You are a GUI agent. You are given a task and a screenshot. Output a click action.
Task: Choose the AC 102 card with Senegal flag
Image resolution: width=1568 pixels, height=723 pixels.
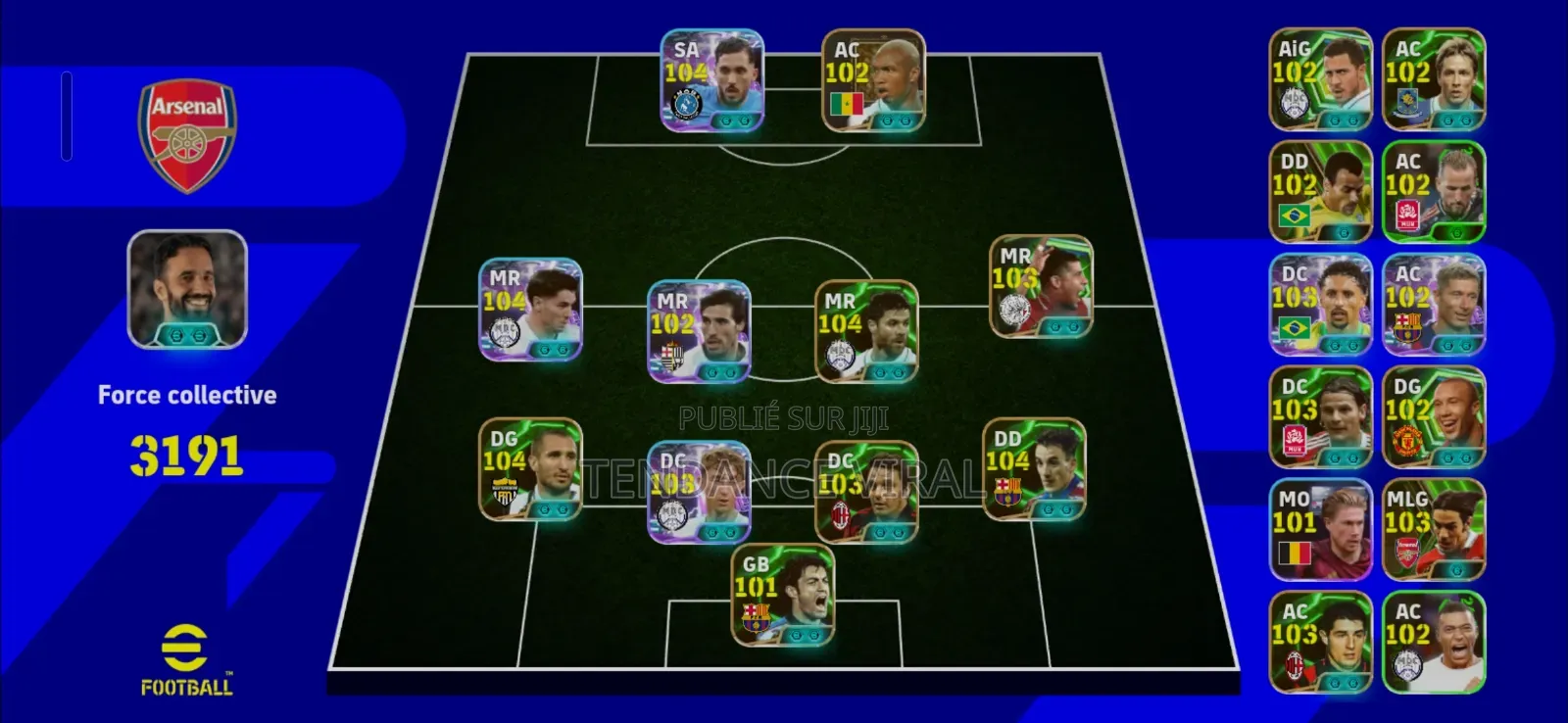point(872,81)
